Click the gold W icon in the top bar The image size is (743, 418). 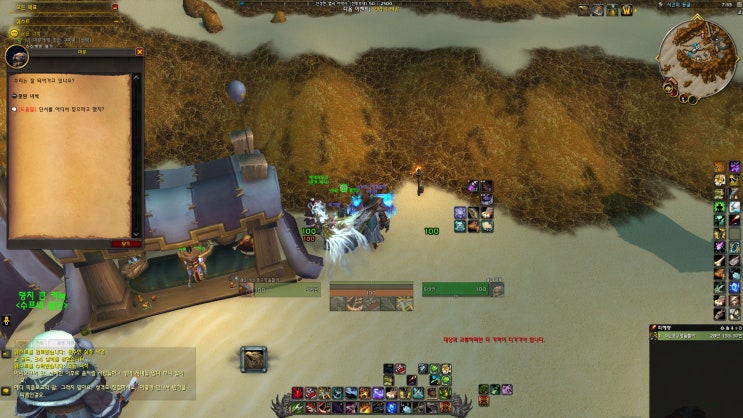(627, 10)
